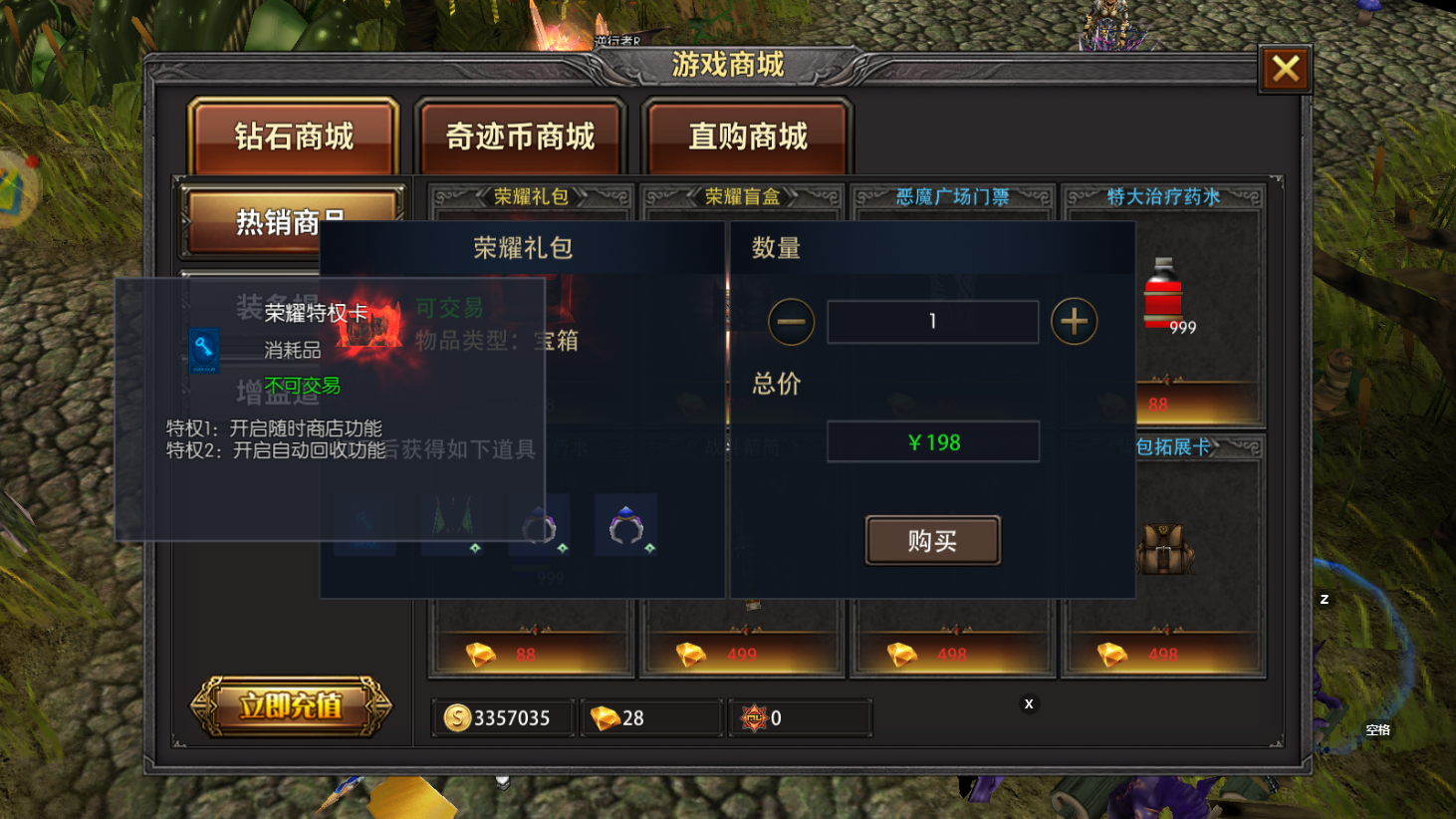Open 立即充值 recharge button
This screenshot has width=1456, height=819.
[291, 705]
